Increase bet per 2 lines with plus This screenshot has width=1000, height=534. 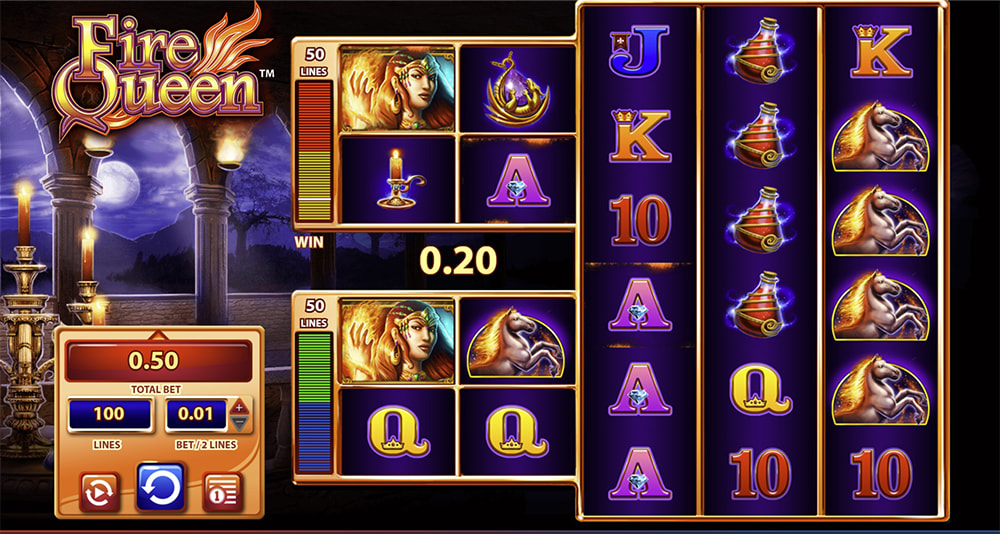(x=238, y=407)
